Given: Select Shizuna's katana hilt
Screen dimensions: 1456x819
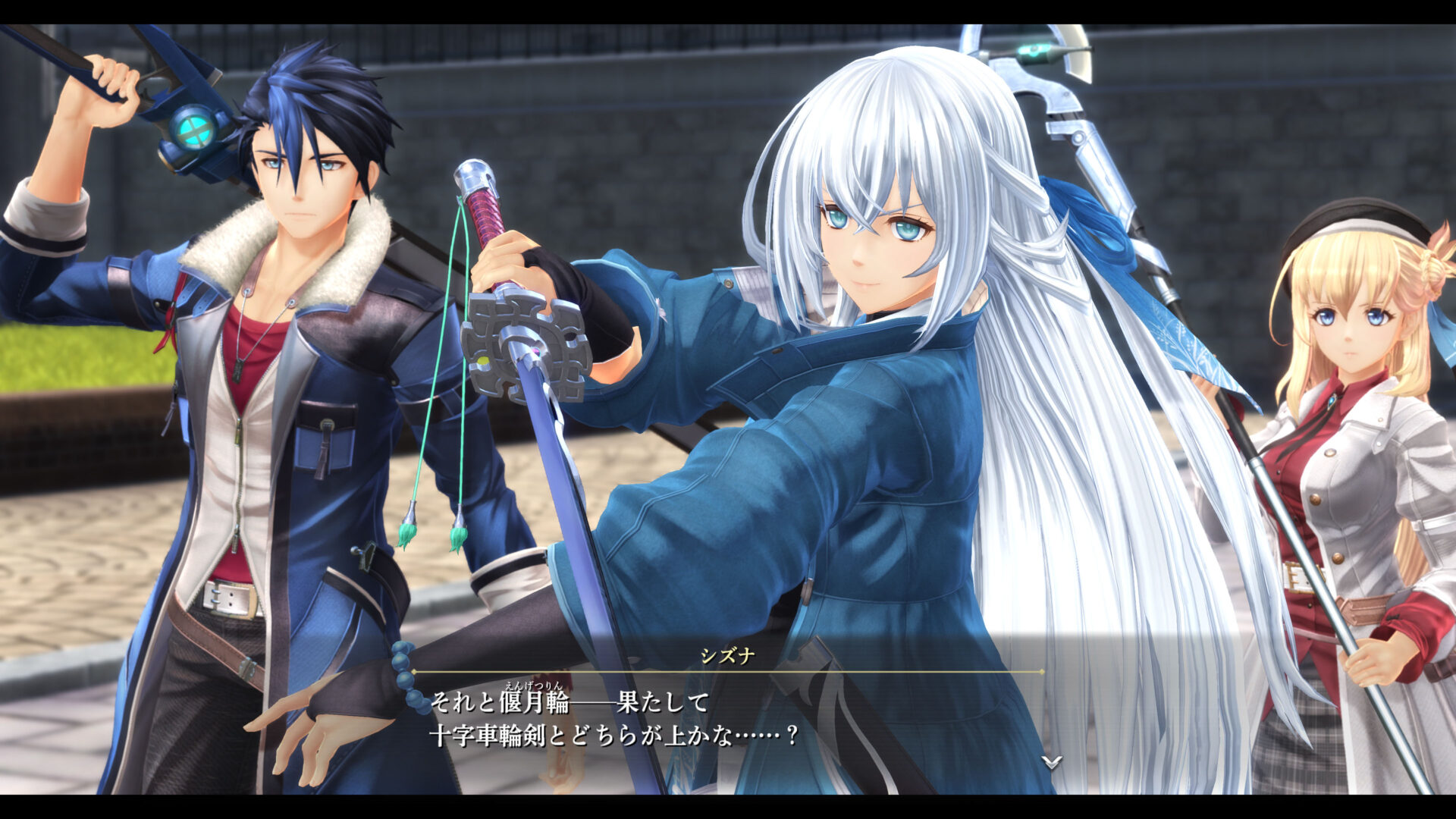Looking at the screenshot, I should click(x=485, y=212).
